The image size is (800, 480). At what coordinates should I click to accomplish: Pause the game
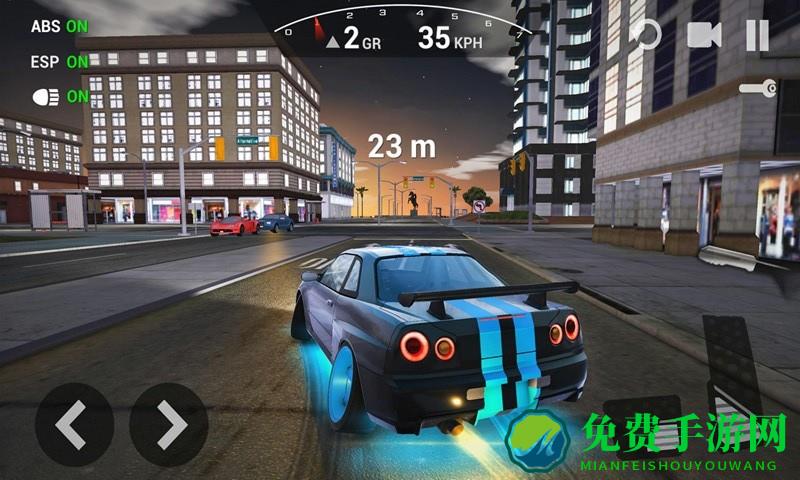[x=758, y=35]
